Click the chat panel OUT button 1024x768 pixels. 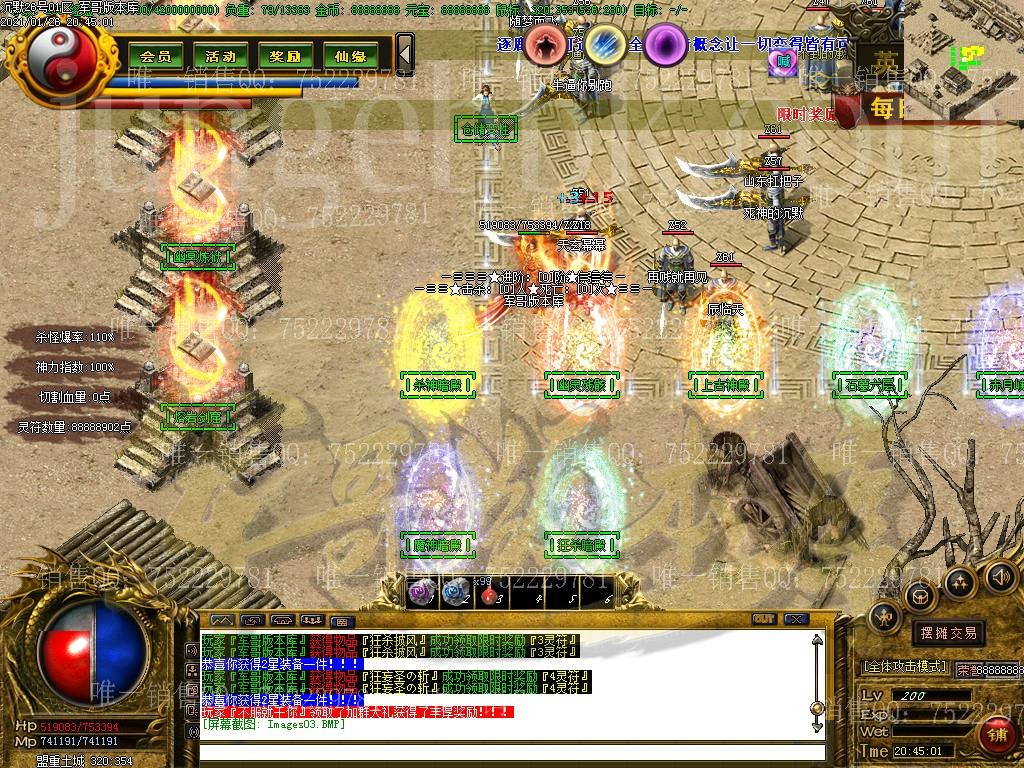pos(764,620)
